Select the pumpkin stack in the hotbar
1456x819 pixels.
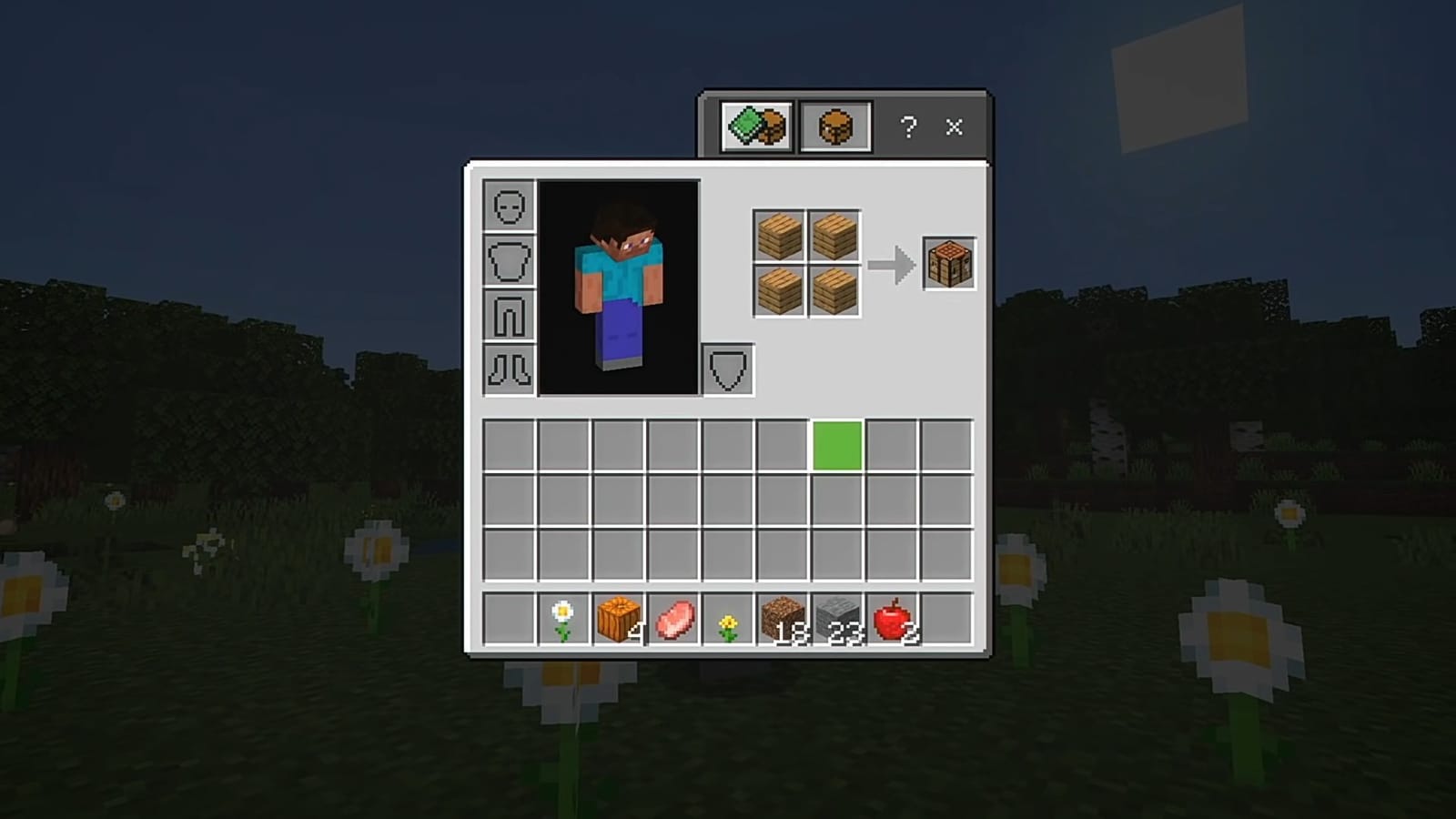tap(617, 617)
